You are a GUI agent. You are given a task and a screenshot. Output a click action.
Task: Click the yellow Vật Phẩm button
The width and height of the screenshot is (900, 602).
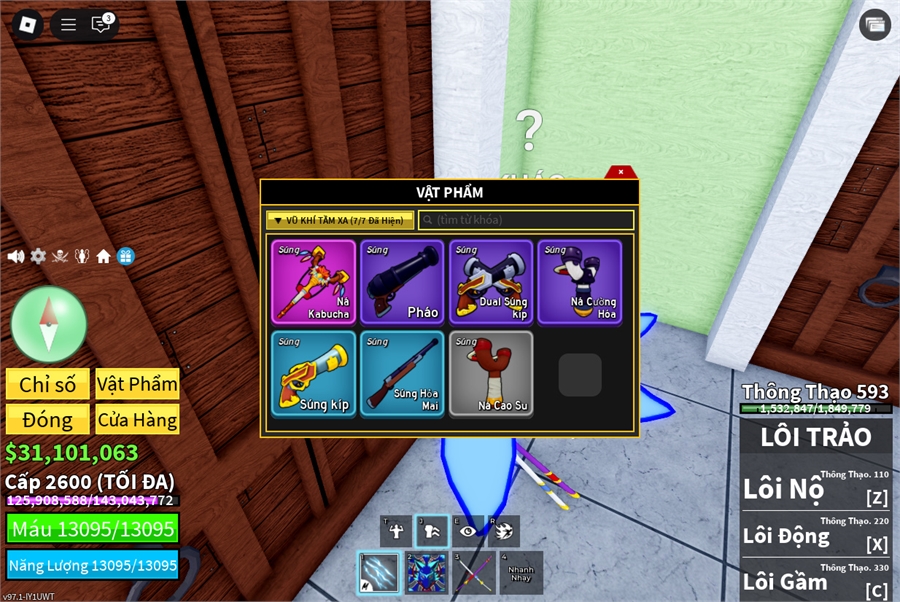coord(137,385)
